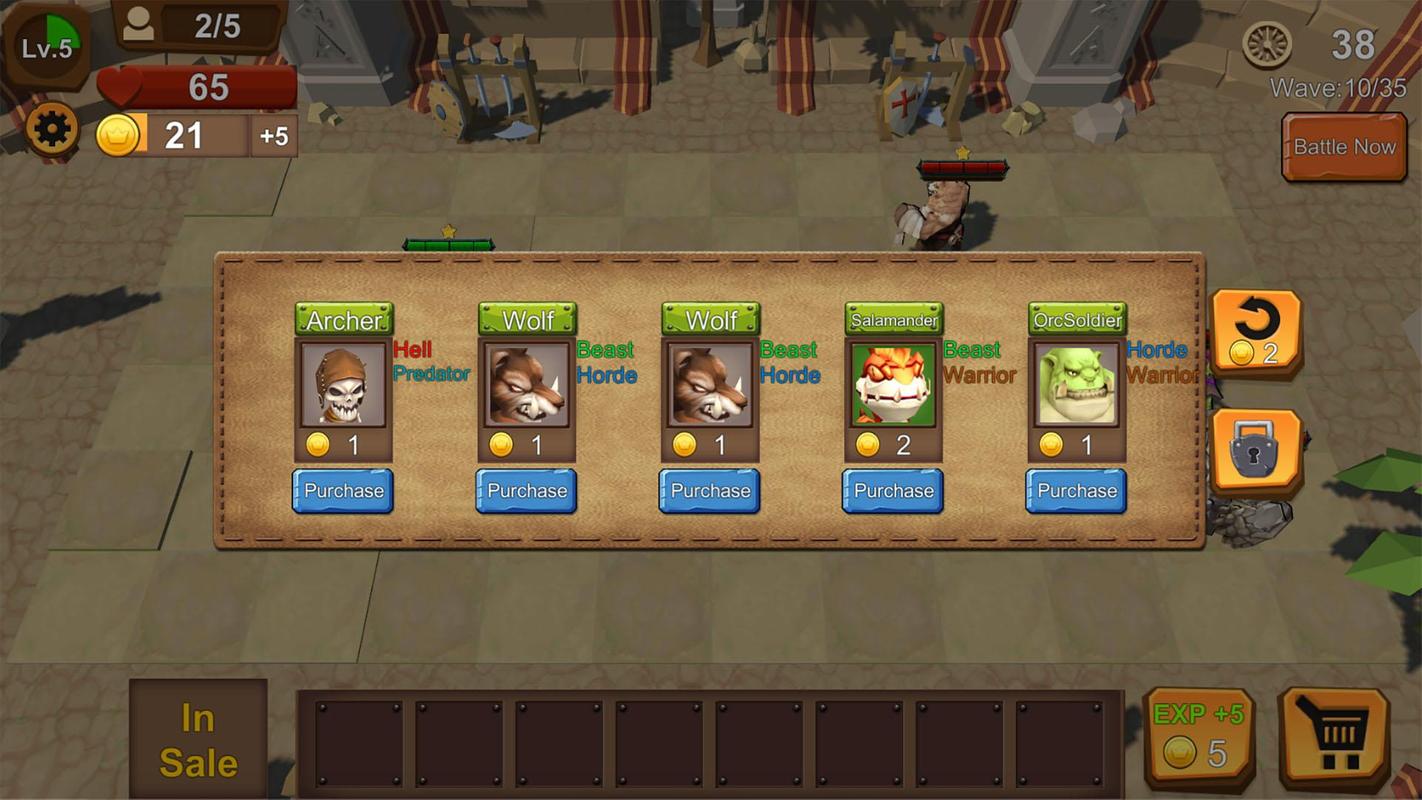Start the fight with Battle Now

[1344, 147]
